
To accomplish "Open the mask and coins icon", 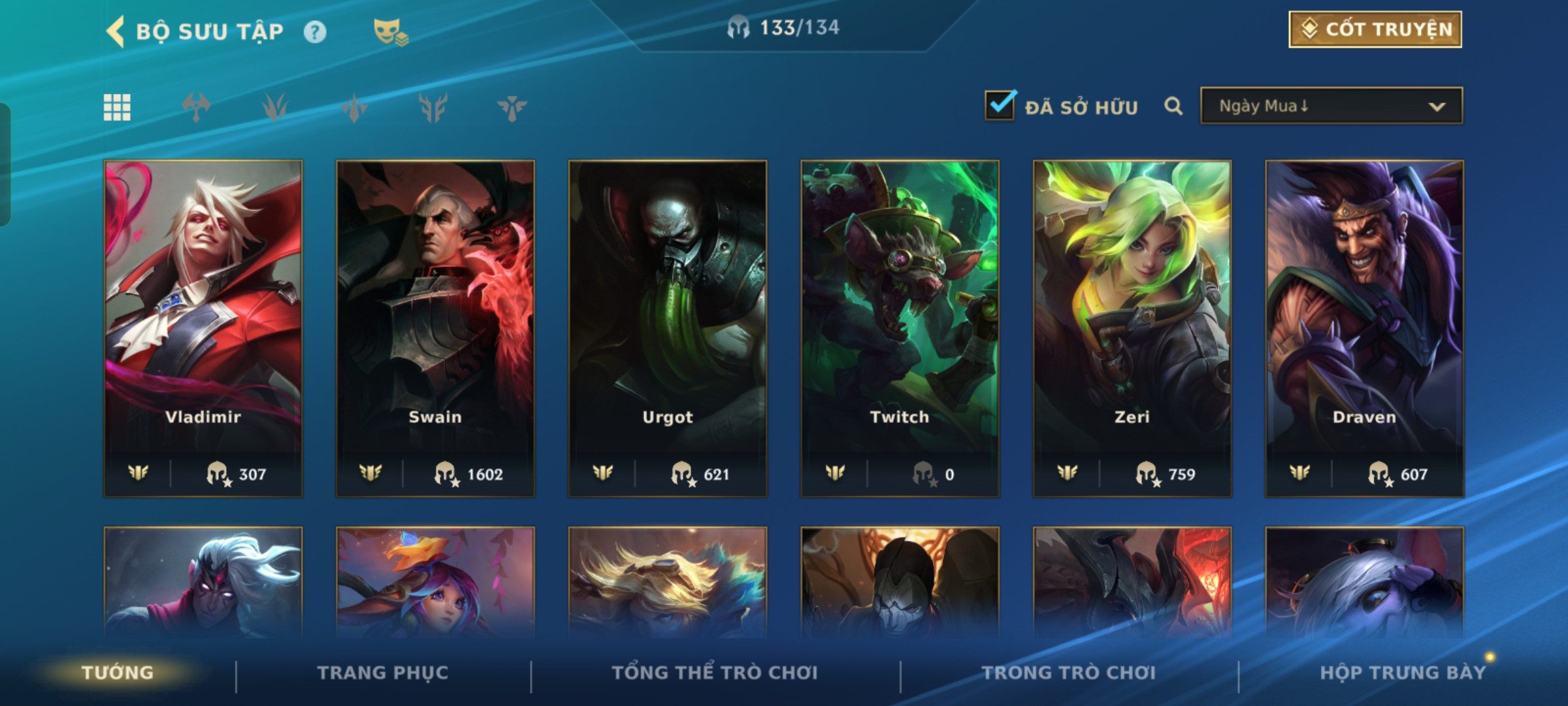I will pos(390,32).
